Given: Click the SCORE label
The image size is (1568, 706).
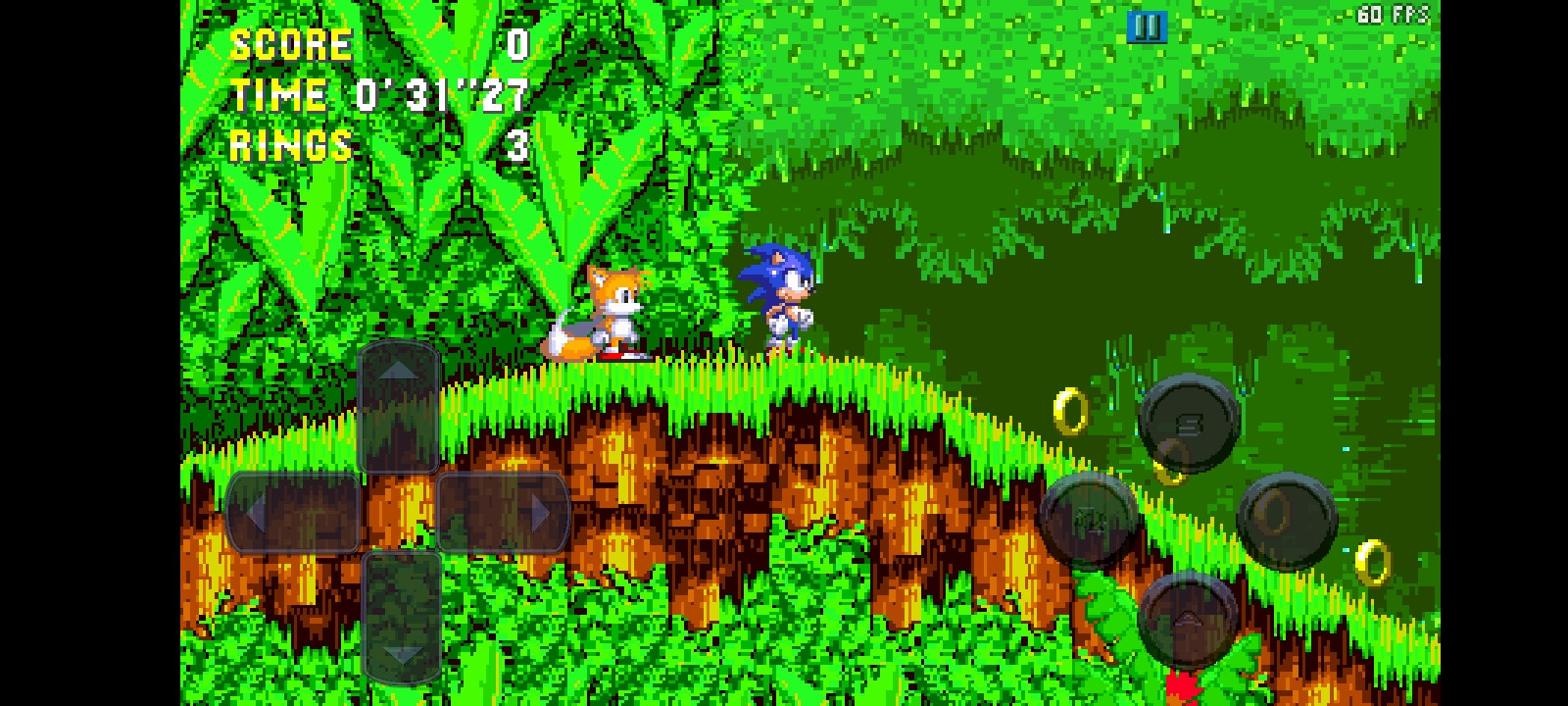Looking at the screenshot, I should pyautogui.click(x=289, y=43).
